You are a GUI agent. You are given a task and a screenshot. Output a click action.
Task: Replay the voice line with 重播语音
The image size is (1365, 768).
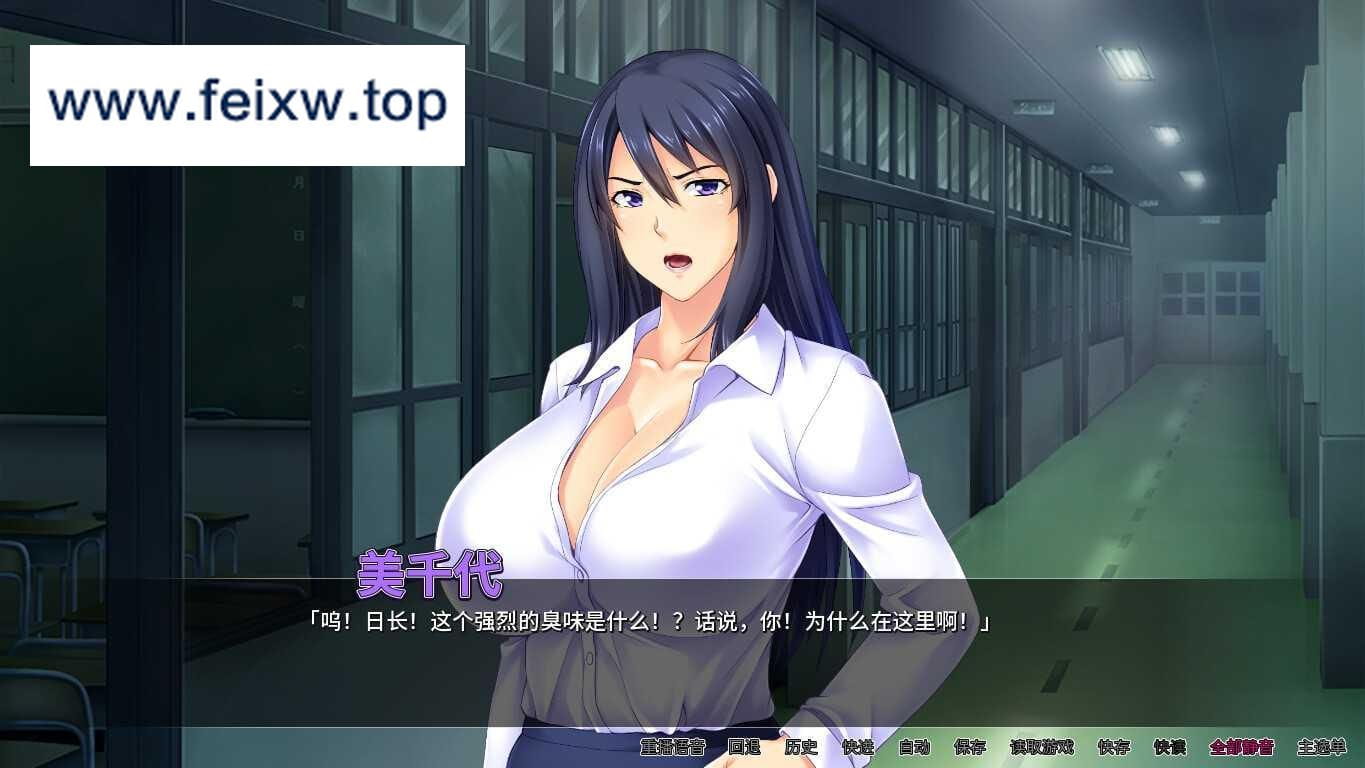pyautogui.click(x=673, y=747)
